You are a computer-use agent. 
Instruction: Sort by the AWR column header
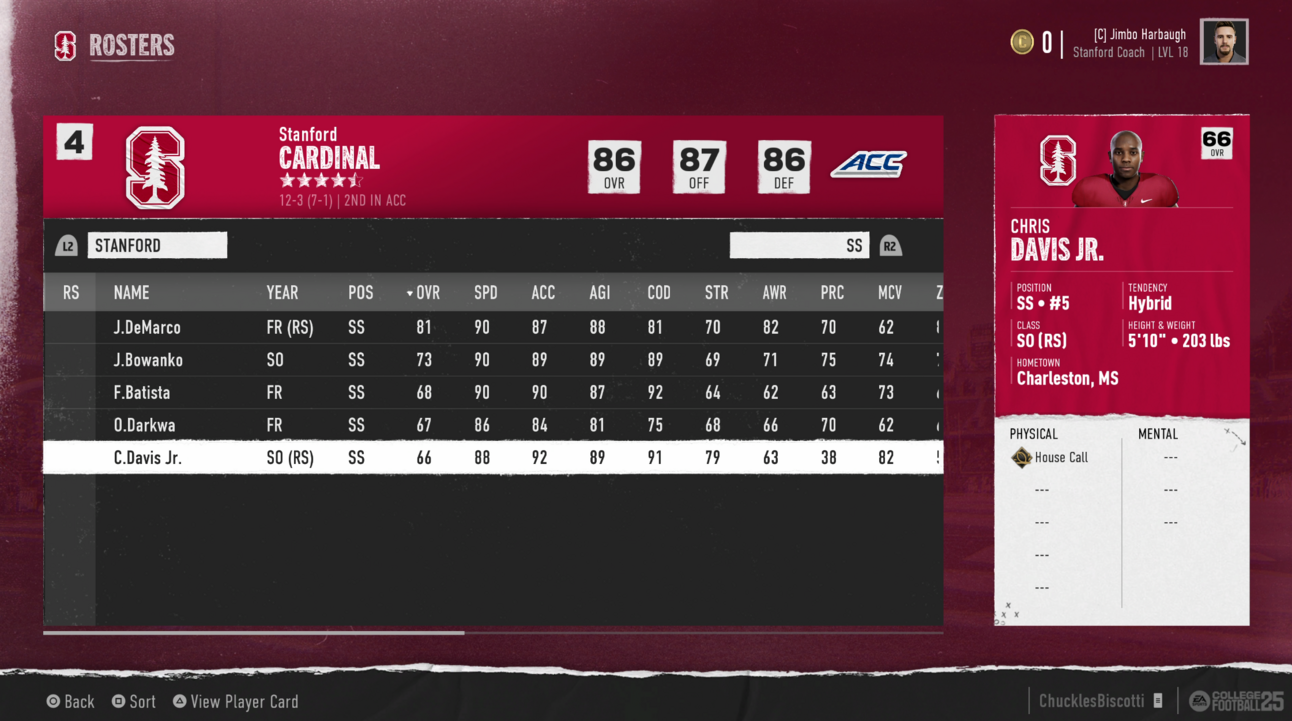[774, 293]
